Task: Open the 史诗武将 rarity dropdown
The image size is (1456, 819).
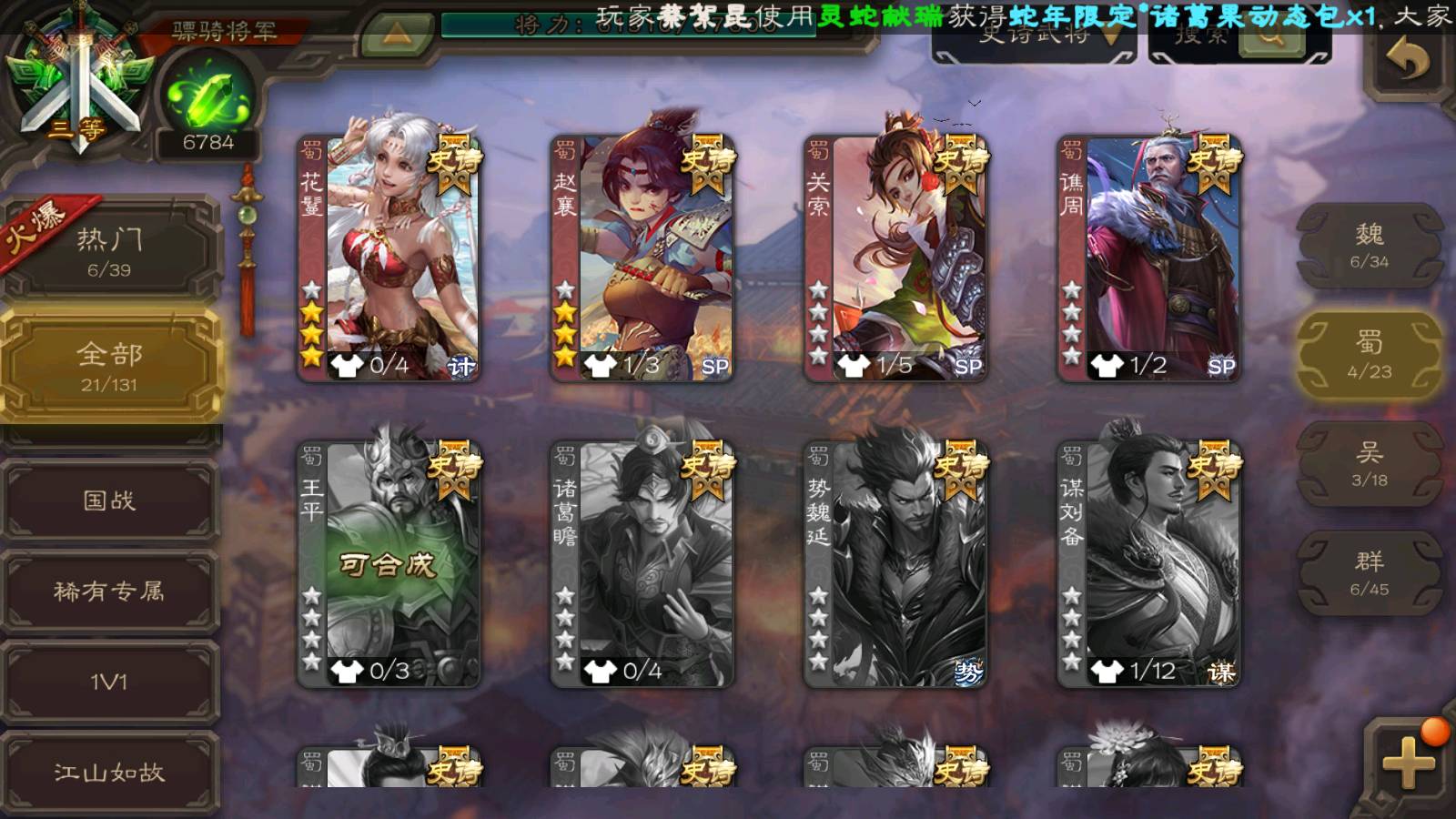Action: 1034,38
